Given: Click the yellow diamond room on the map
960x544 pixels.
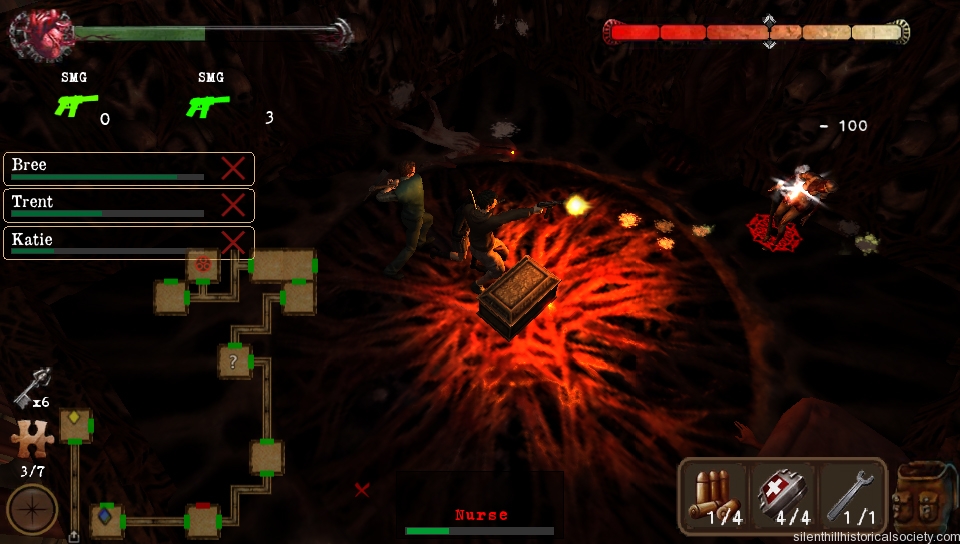Looking at the screenshot, I should (75, 423).
